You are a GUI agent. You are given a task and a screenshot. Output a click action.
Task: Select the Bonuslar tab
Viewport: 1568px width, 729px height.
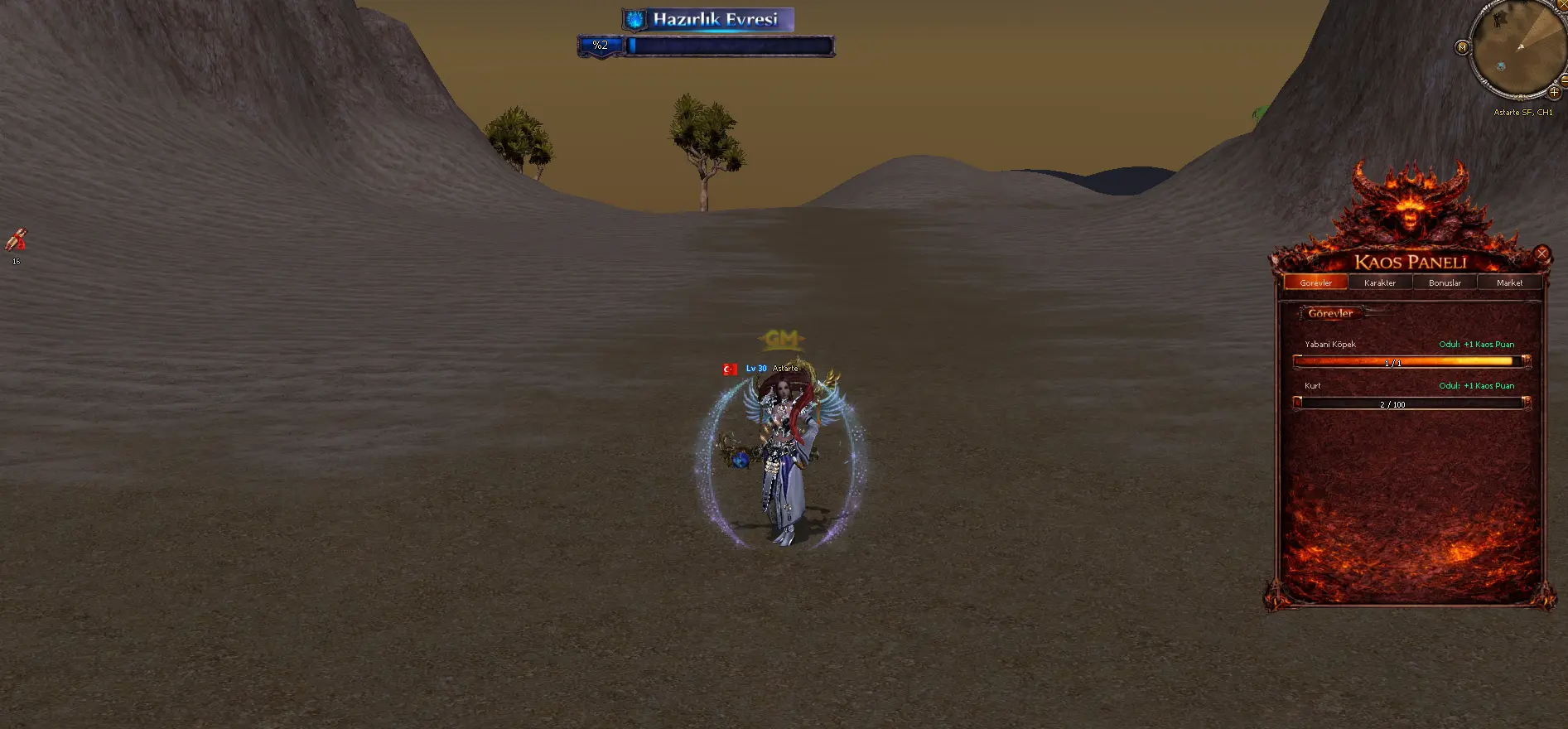point(1445,282)
